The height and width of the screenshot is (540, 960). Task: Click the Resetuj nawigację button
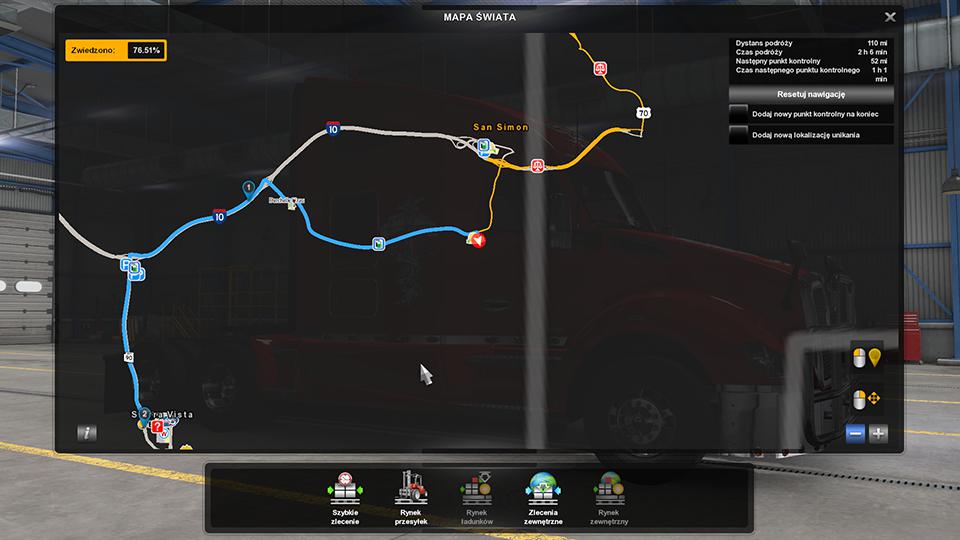click(811, 94)
